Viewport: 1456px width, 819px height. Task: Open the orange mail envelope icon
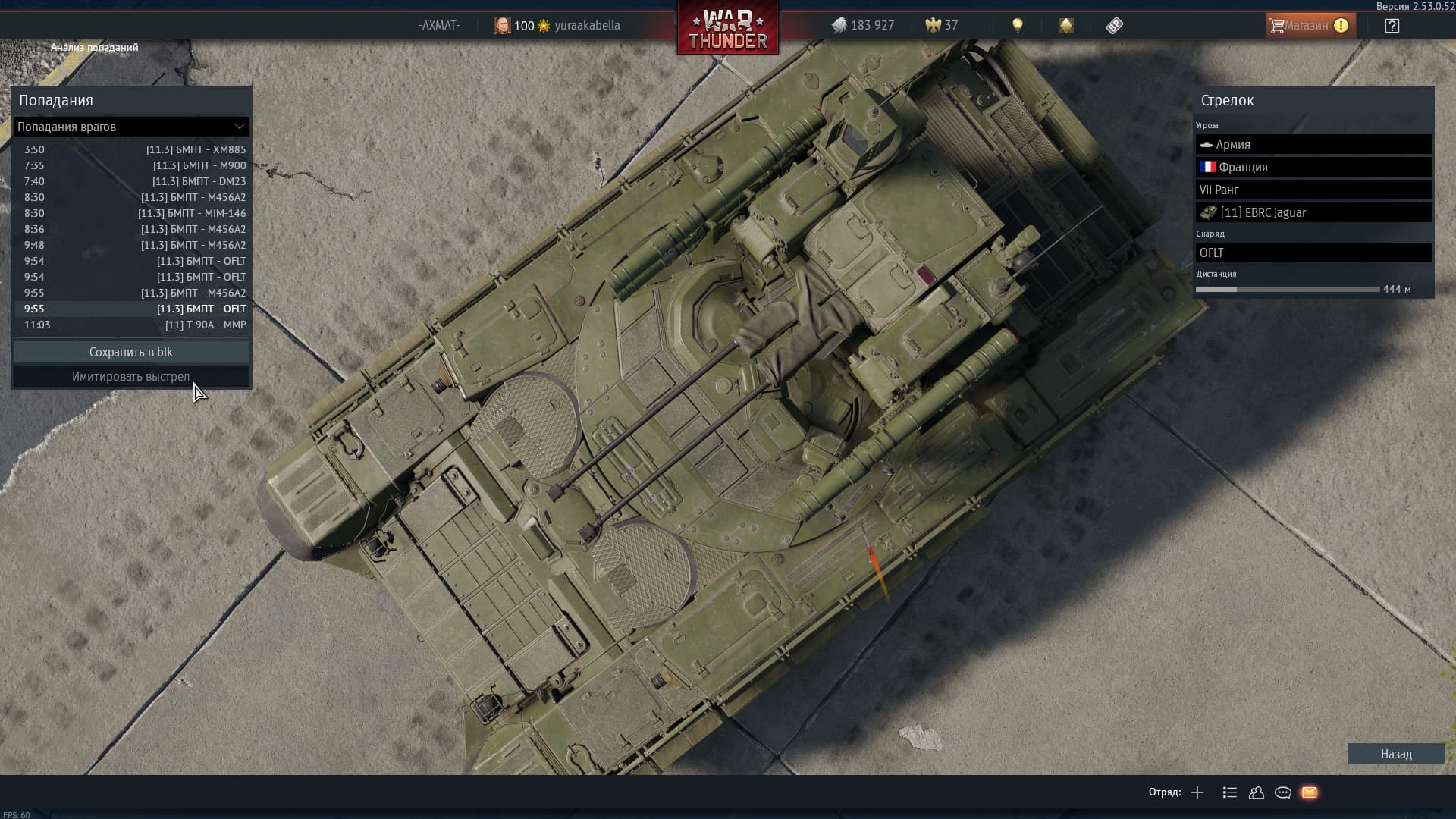[x=1310, y=792]
